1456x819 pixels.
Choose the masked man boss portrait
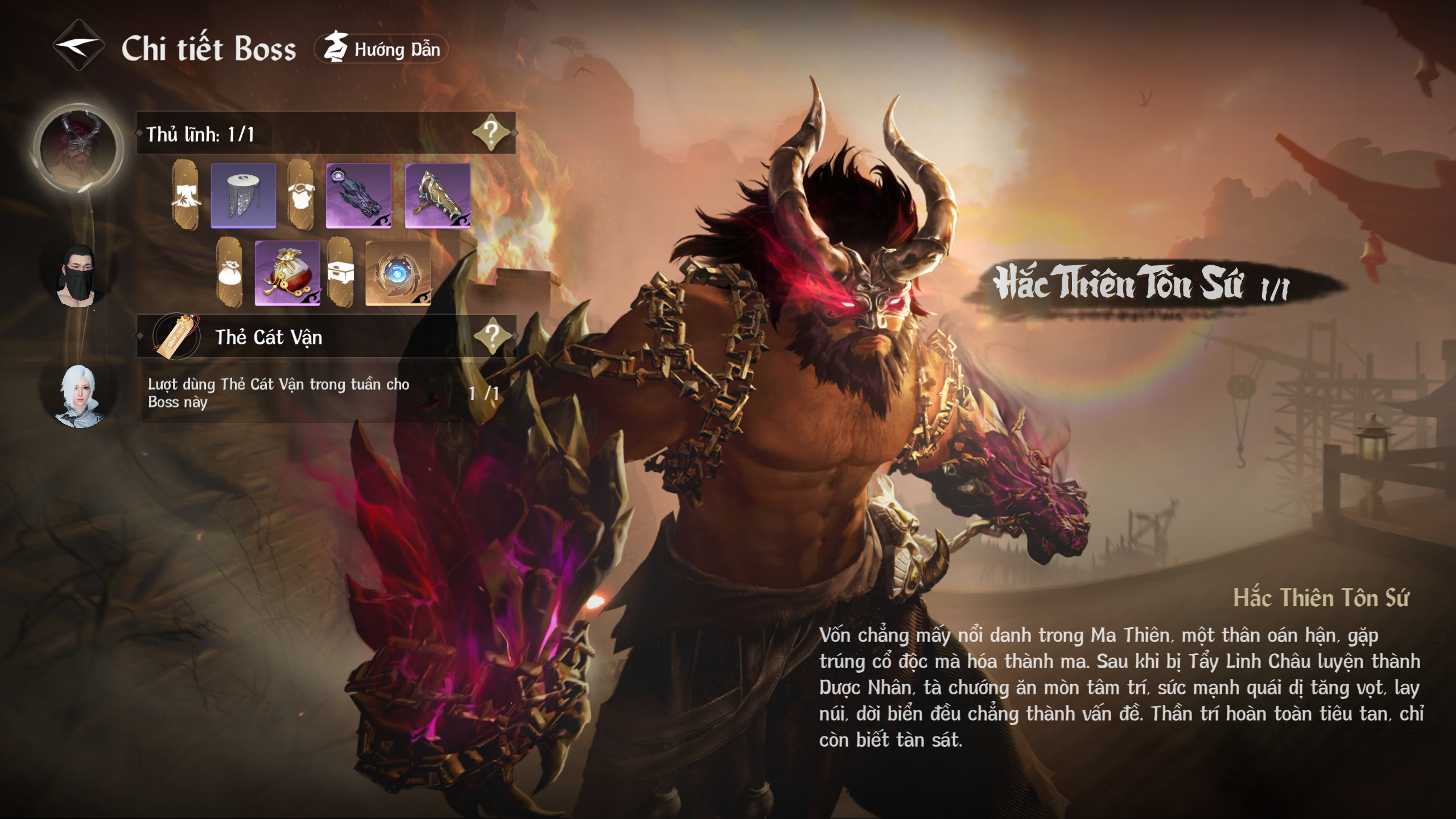point(78,275)
